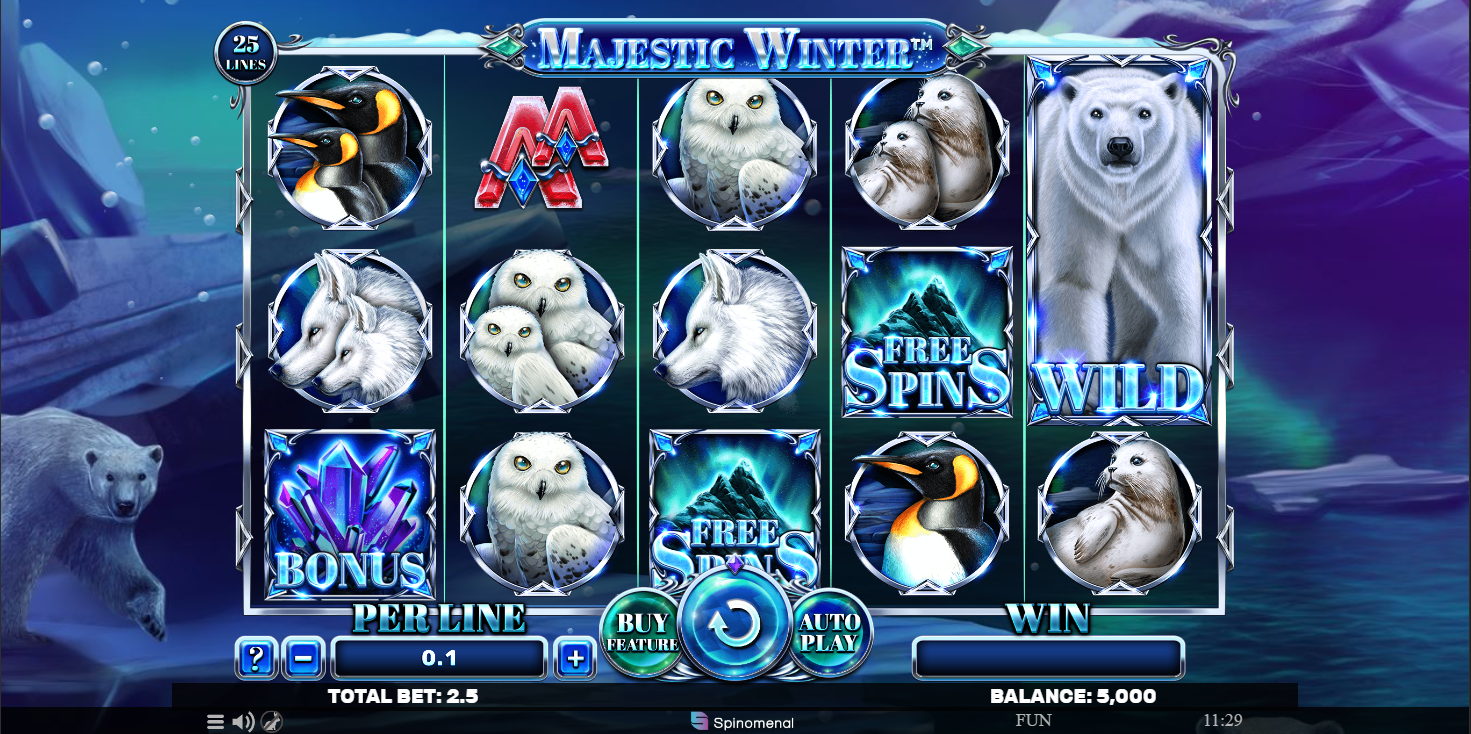Open the hamburger menu in the bottom bar

[216, 721]
